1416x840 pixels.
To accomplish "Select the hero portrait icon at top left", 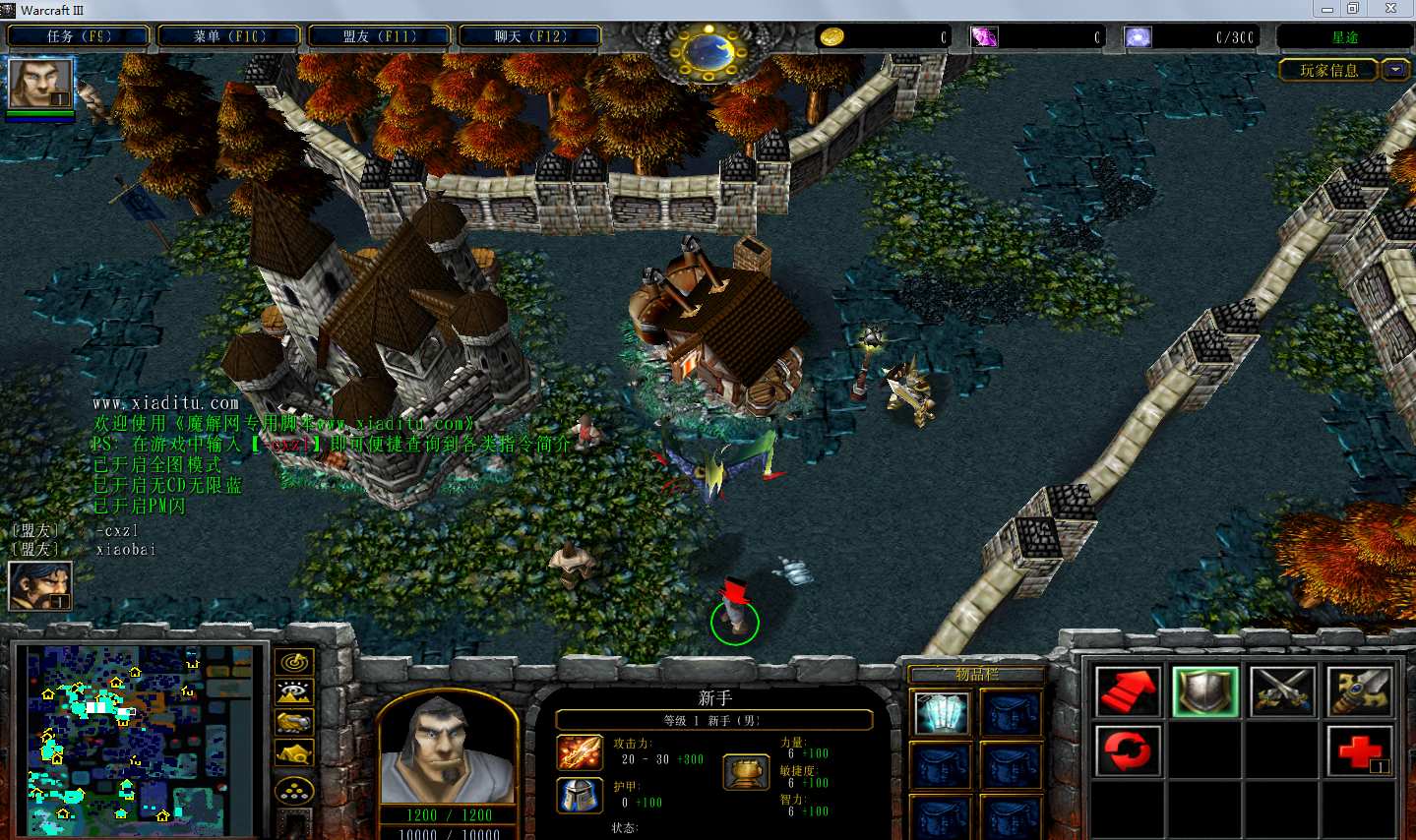I will click(40, 84).
